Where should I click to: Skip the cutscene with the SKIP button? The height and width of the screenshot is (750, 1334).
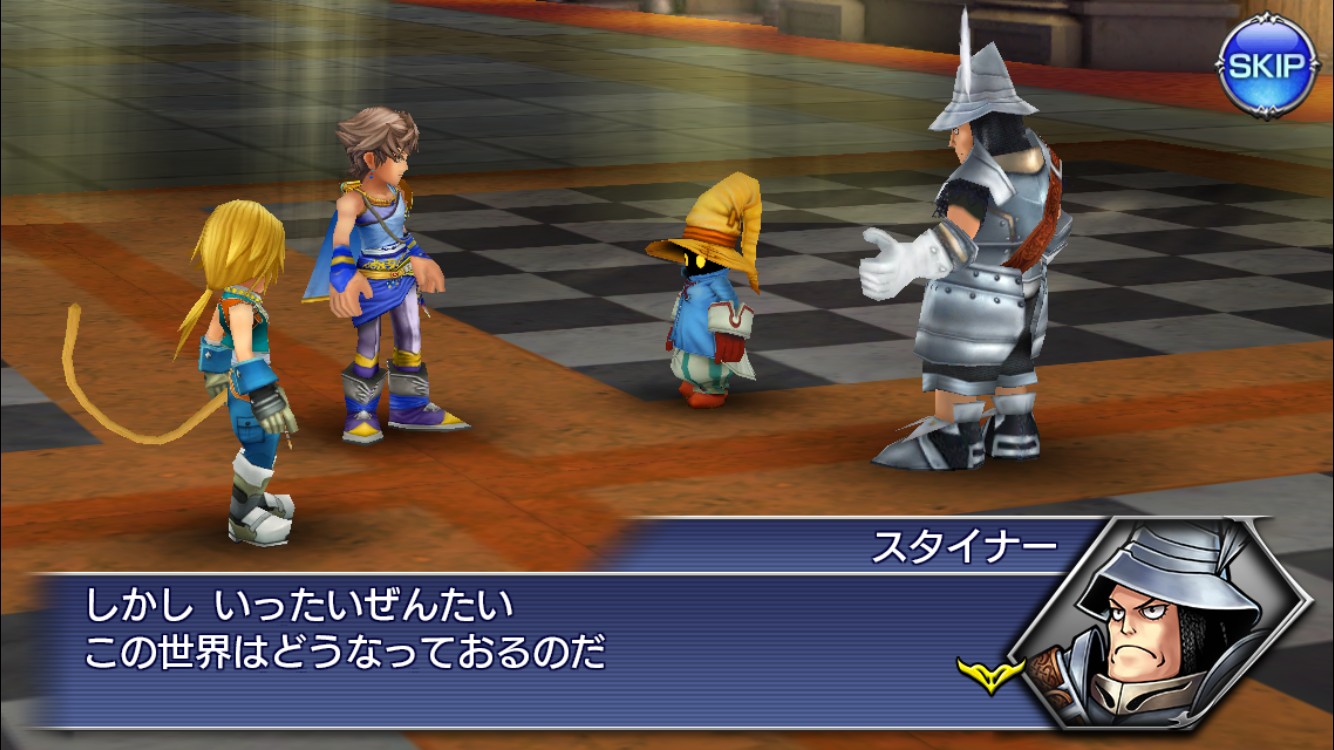pyautogui.click(x=1267, y=68)
